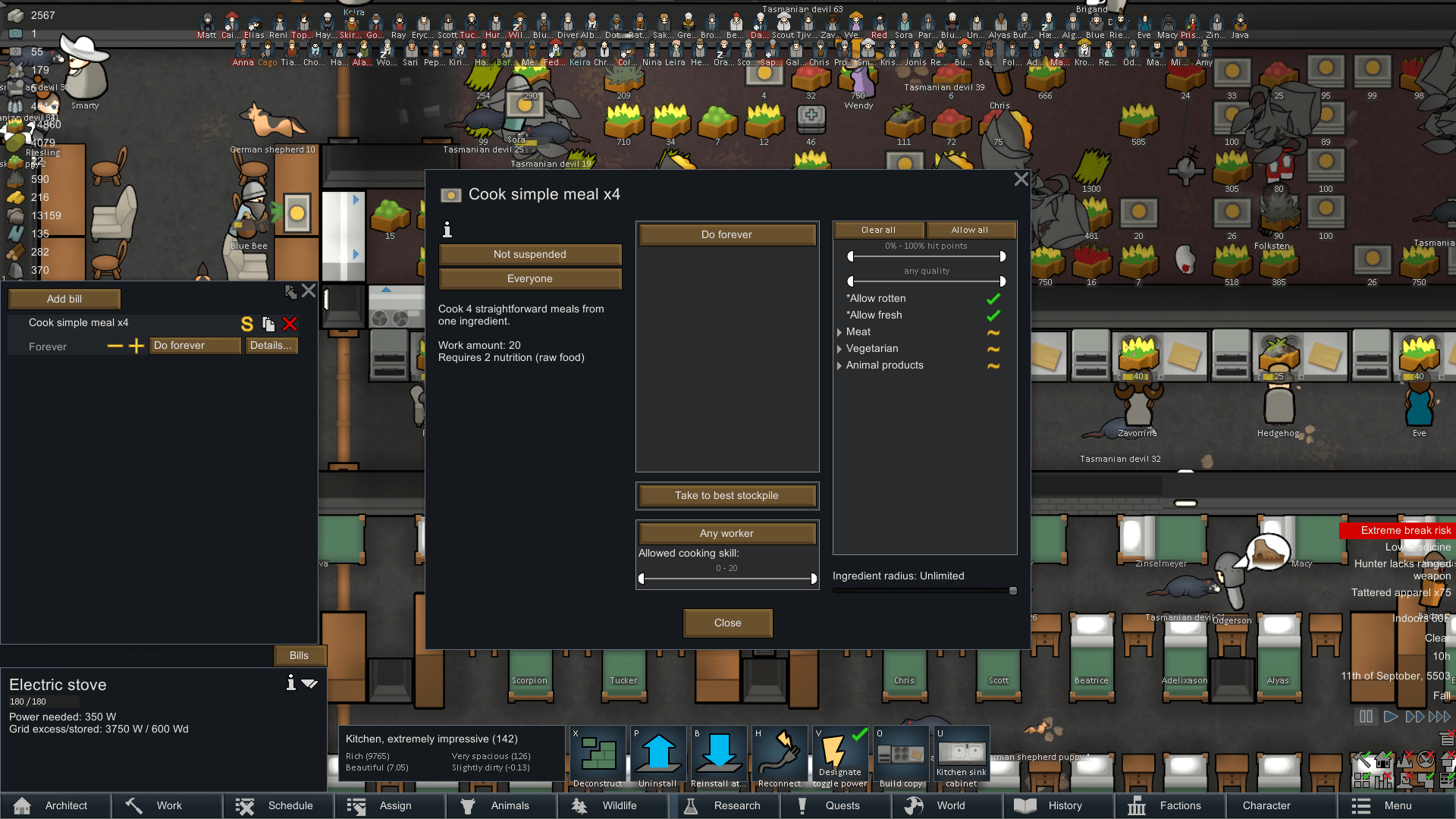Click the S icon to suspend the bill
This screenshot has height=819, width=1456.
(246, 324)
